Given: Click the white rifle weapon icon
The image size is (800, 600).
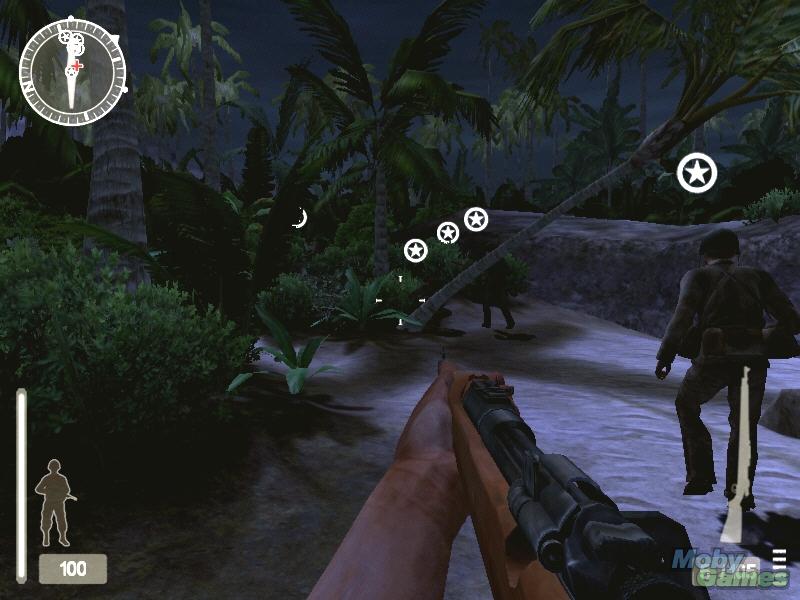Looking at the screenshot, I should coord(740,455).
